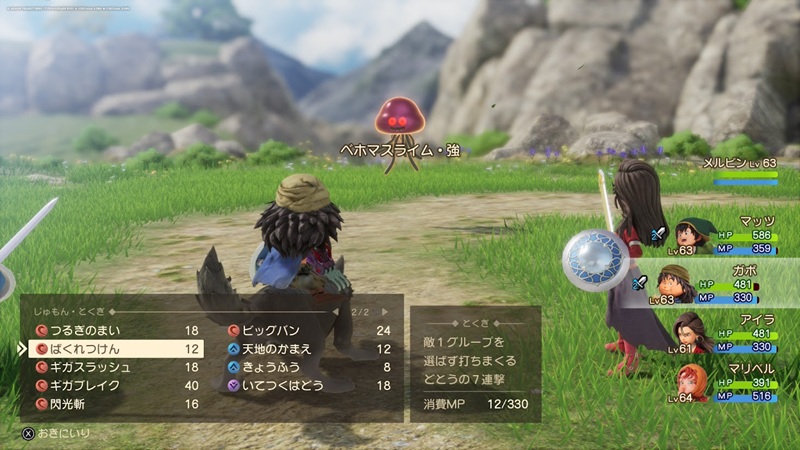
Task: Use the ギガスラッシュ skill
Action: coord(110,367)
